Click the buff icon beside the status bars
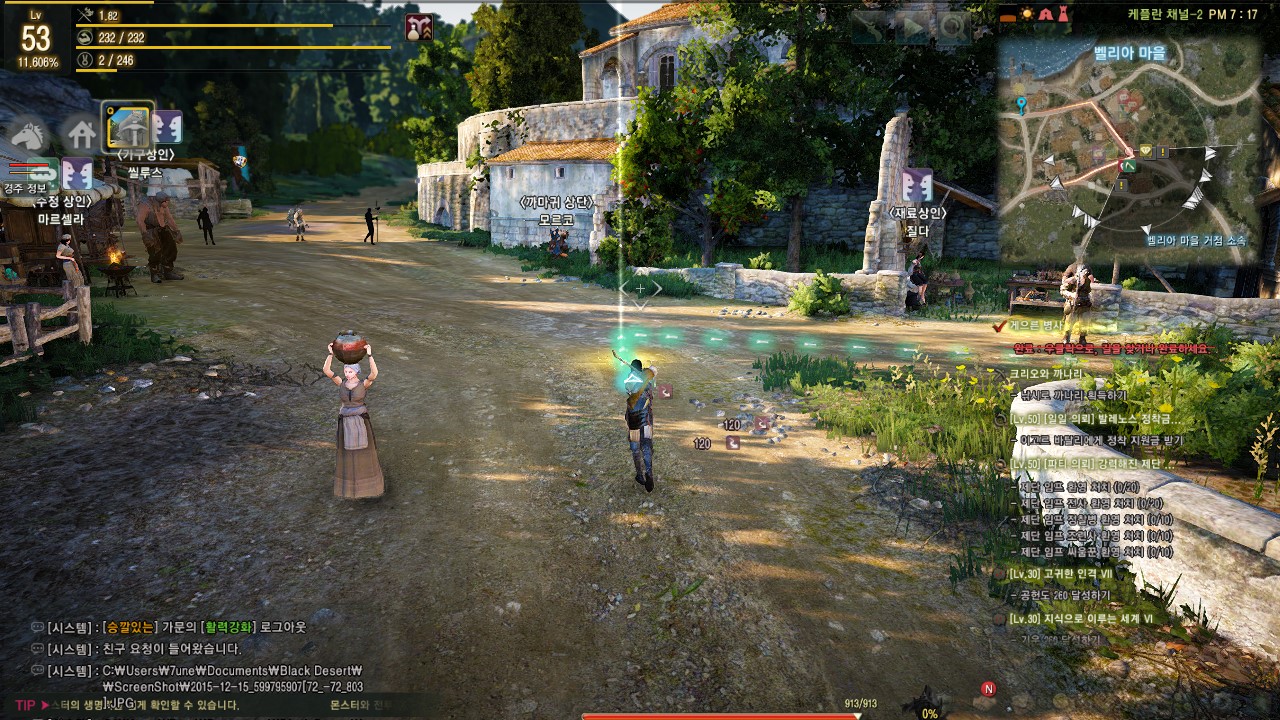The image size is (1280, 720). tap(419, 28)
